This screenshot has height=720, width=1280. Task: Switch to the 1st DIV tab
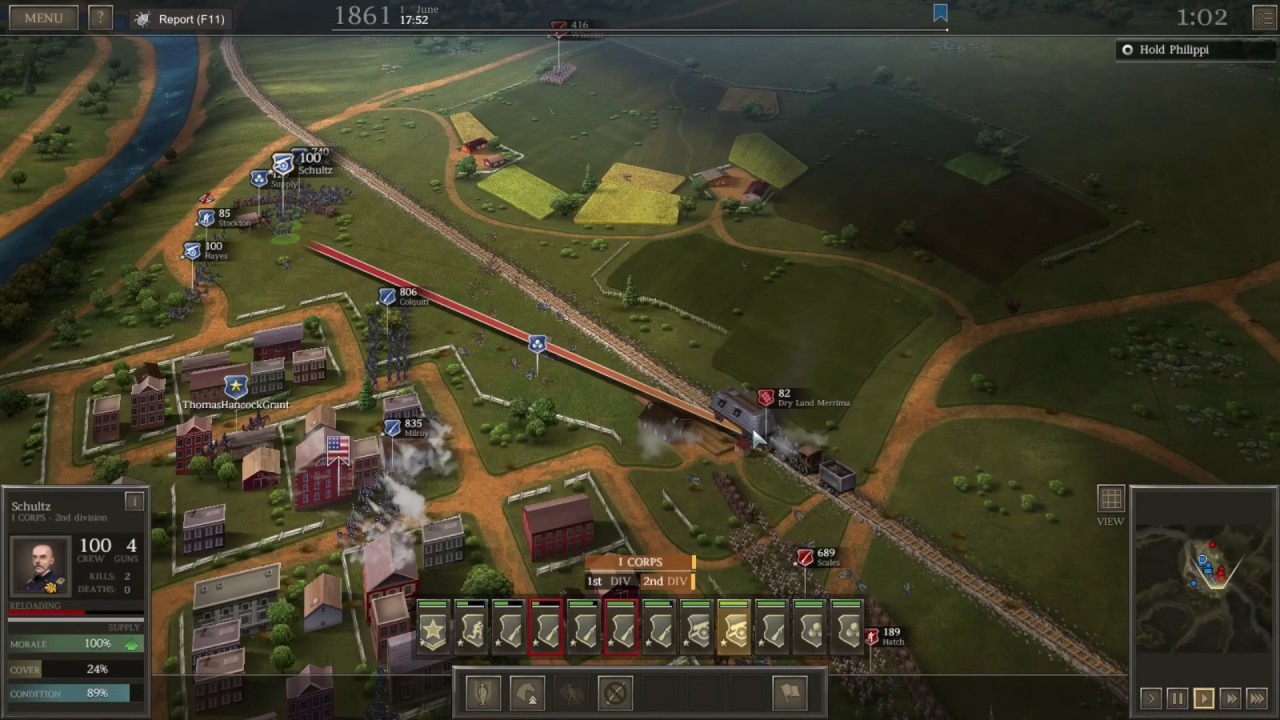[x=608, y=581]
